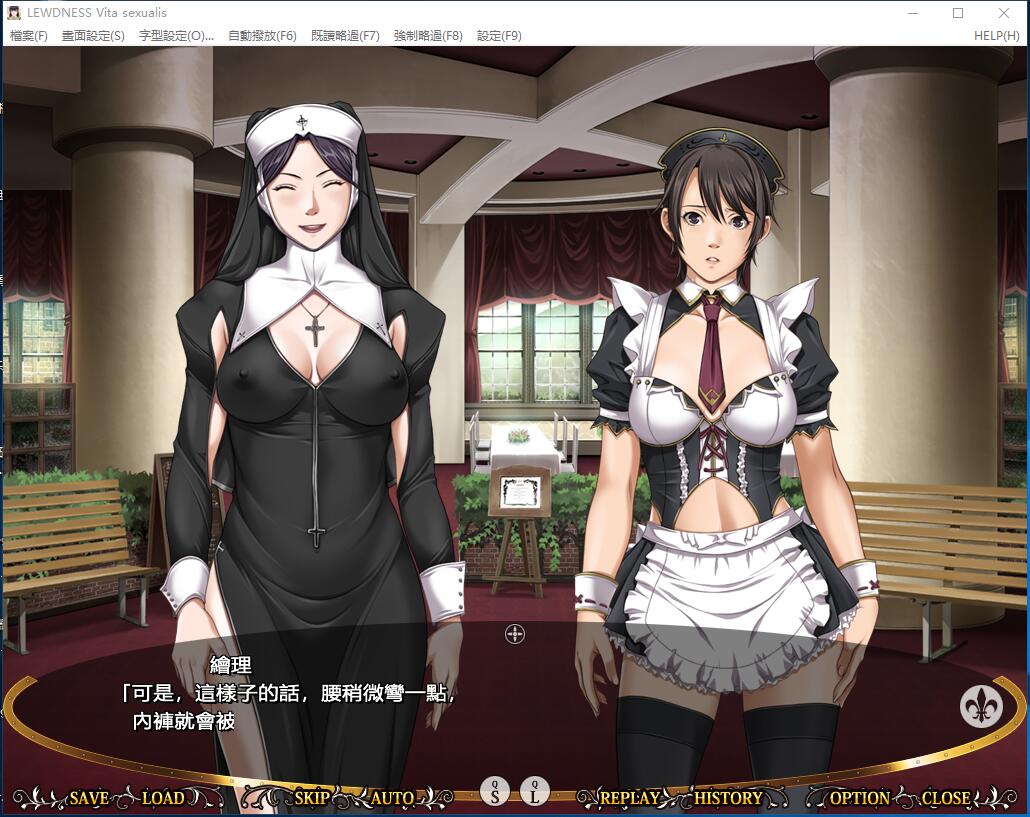Replay the current voice line
The height and width of the screenshot is (817, 1030).
[x=629, y=798]
